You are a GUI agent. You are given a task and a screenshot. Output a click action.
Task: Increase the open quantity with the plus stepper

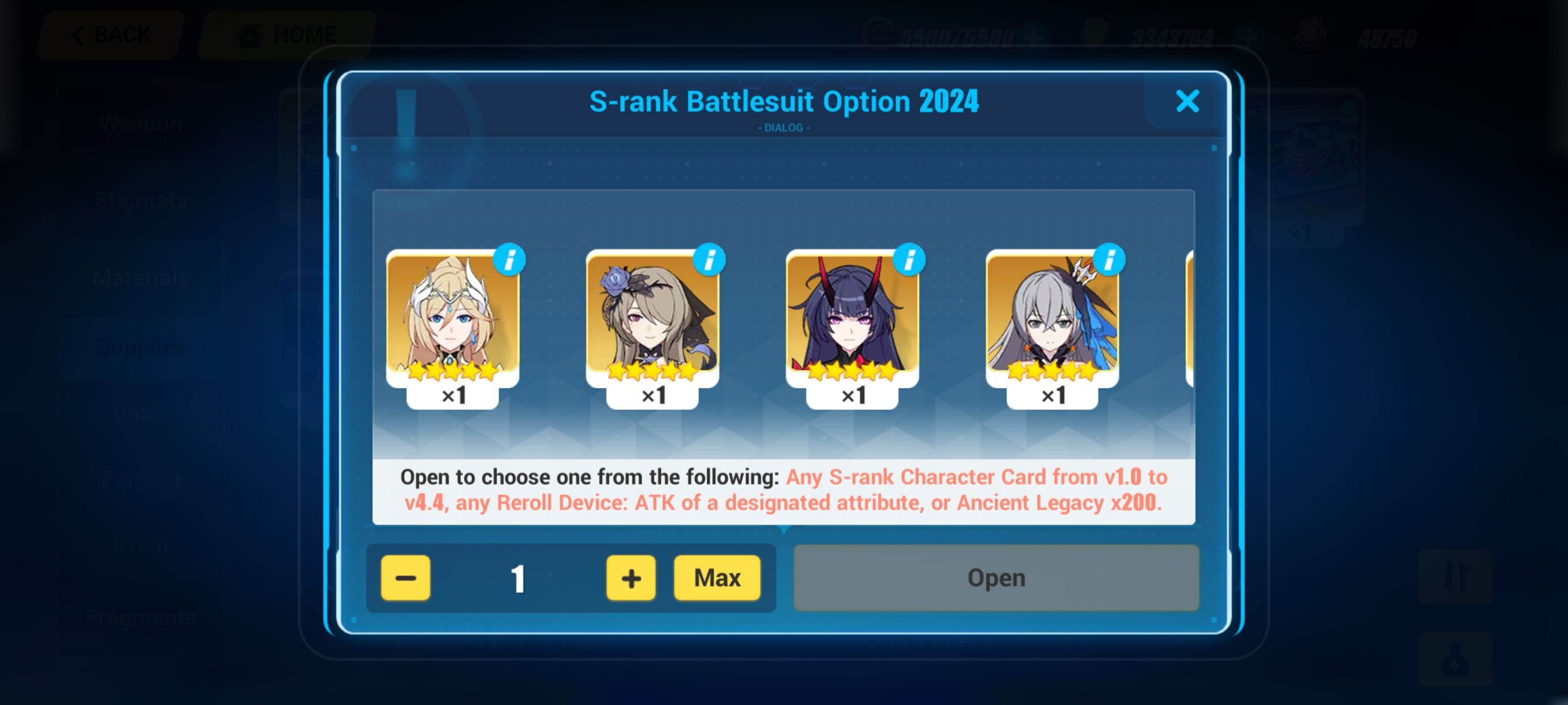pyautogui.click(x=630, y=578)
